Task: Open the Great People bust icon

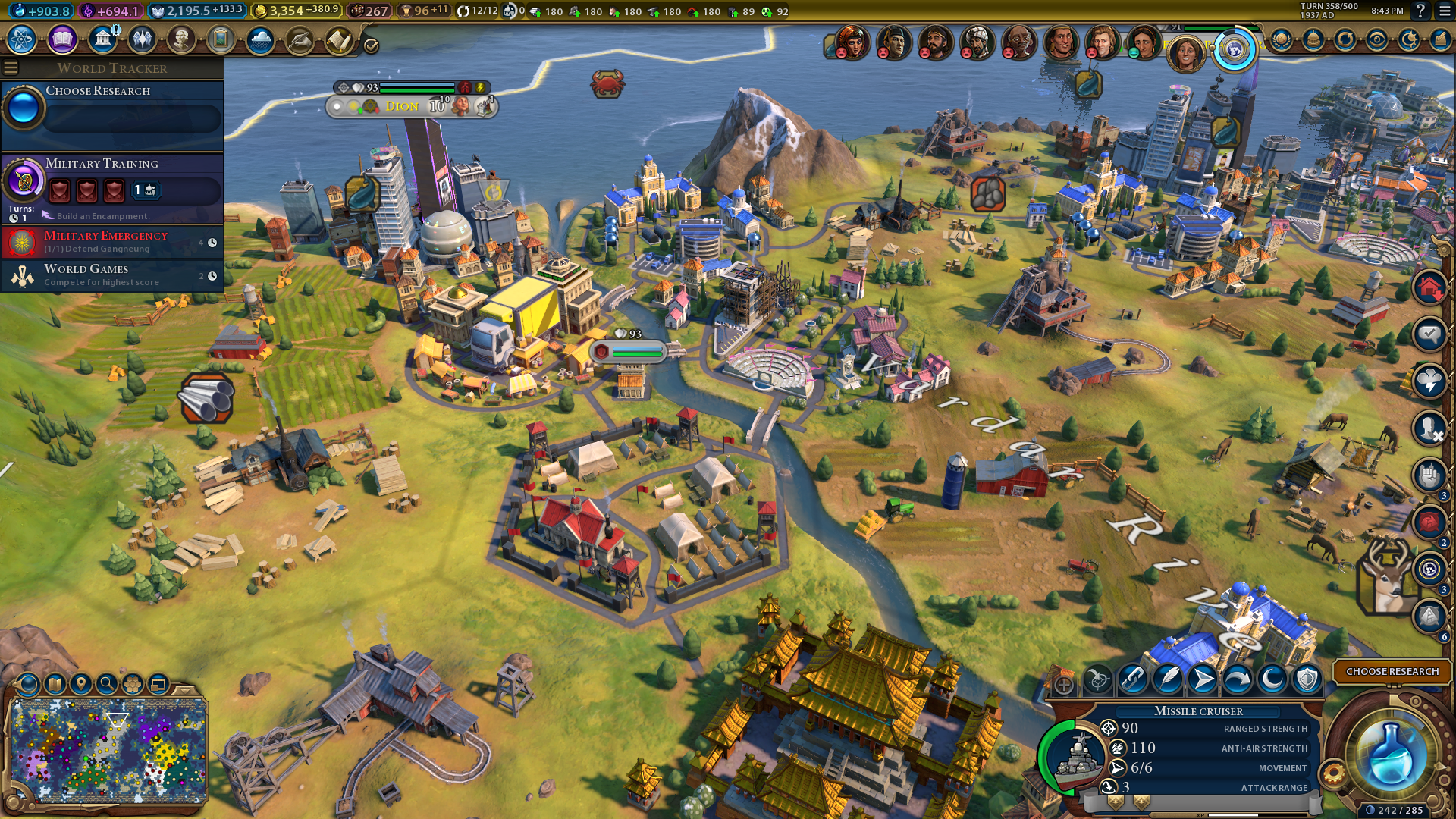Action: pyautogui.click(x=181, y=39)
